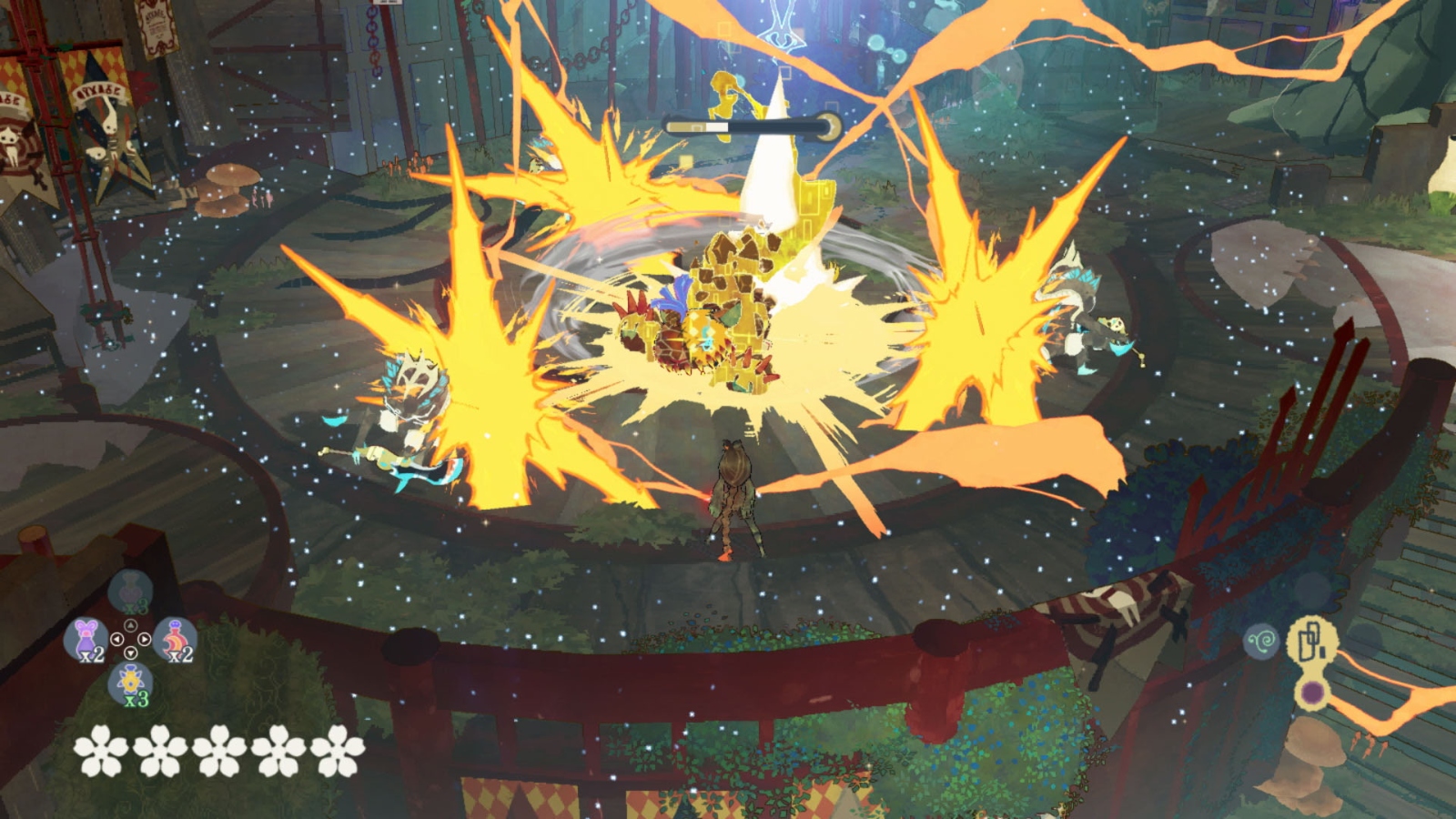Click the x2 counter on the crescent potion

click(180, 655)
